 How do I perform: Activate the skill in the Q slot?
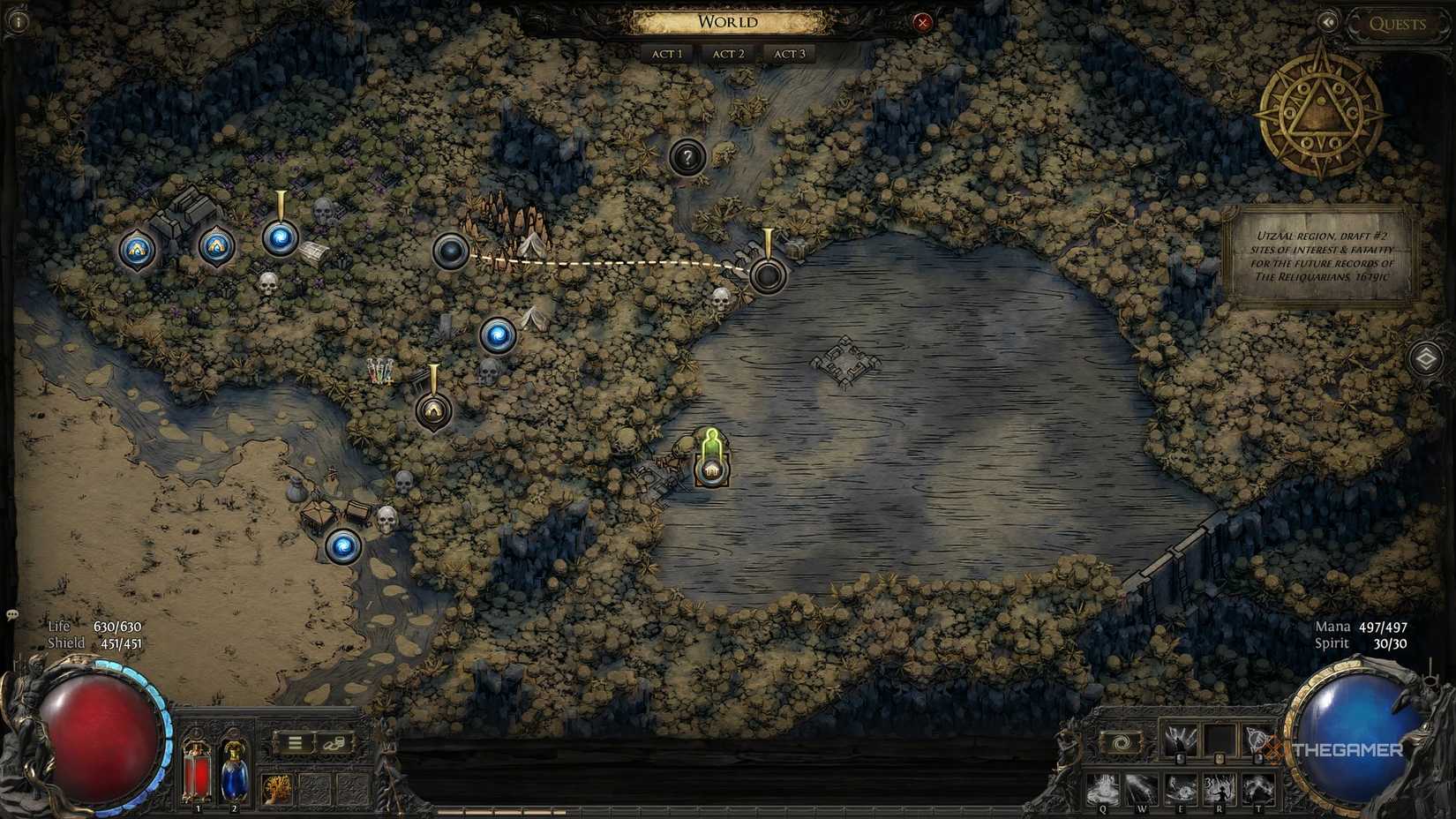pyautogui.click(x=1103, y=788)
